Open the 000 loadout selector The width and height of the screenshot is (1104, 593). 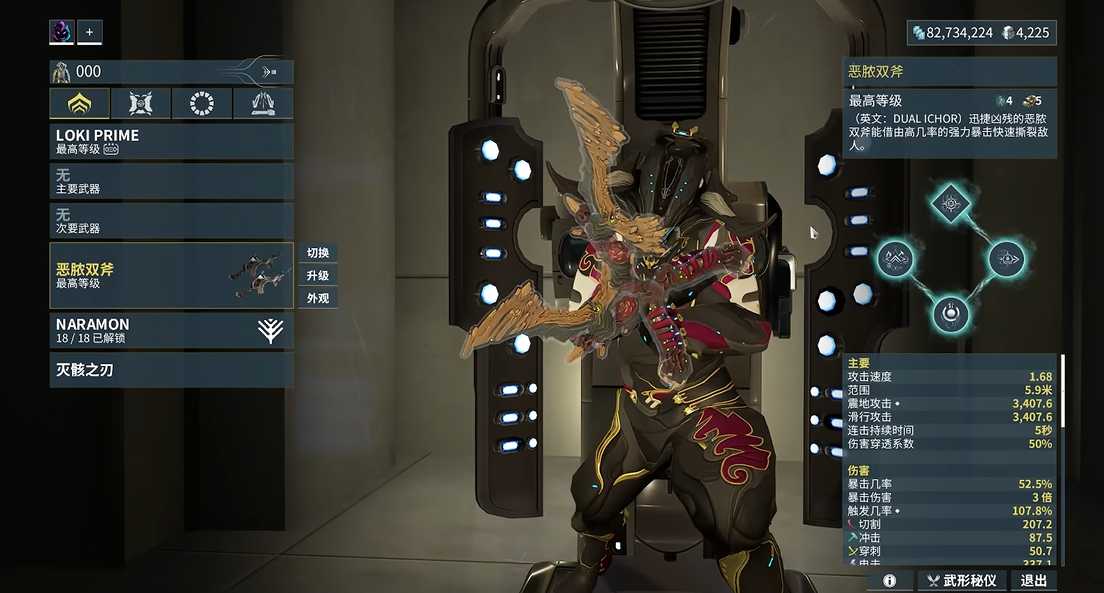[x=171, y=72]
